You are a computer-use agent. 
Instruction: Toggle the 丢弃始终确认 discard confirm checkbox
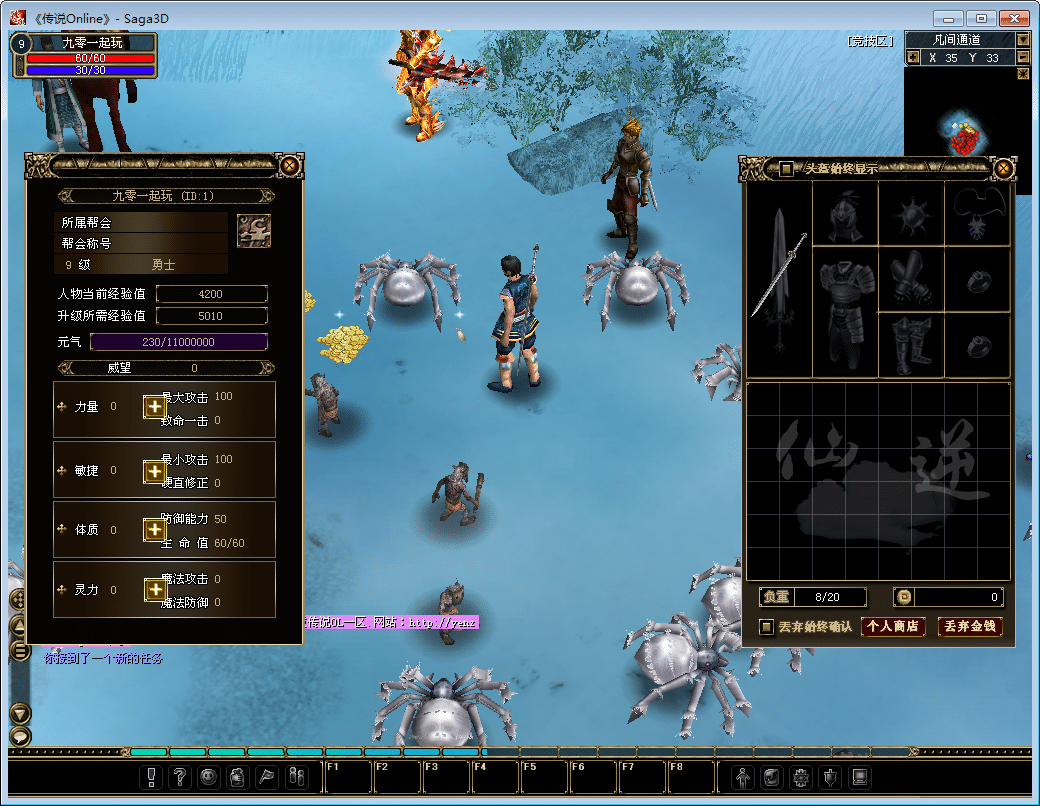click(x=767, y=627)
